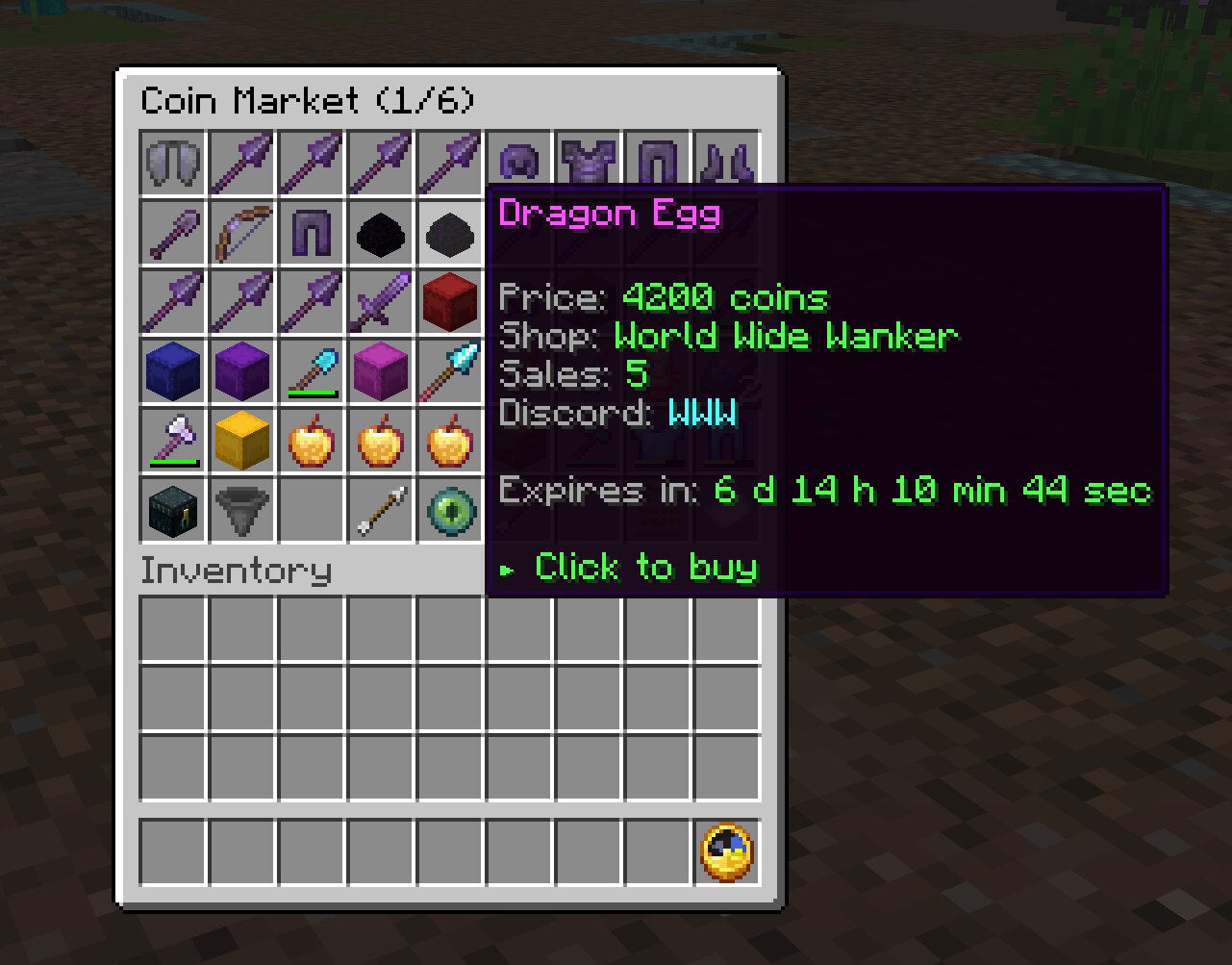Select the Elytra listing in the shop
This screenshot has height=965, width=1232.
pos(173,162)
